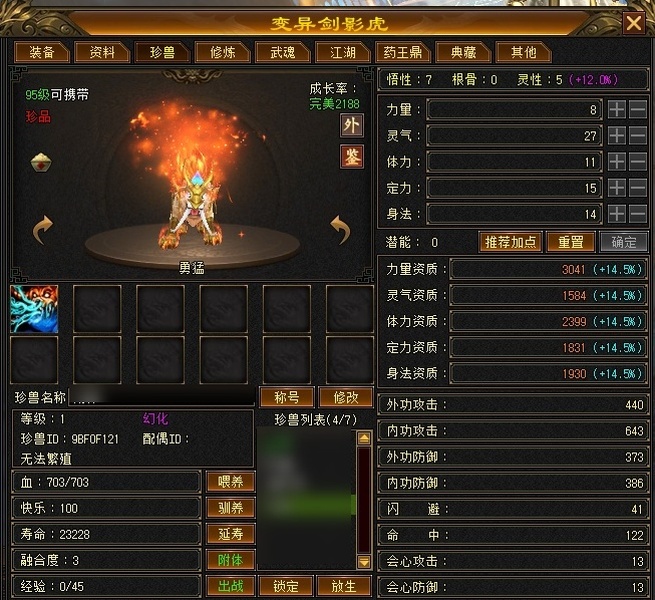655x600 pixels.
Task: Click the 推荐加点 button
Action: (512, 242)
